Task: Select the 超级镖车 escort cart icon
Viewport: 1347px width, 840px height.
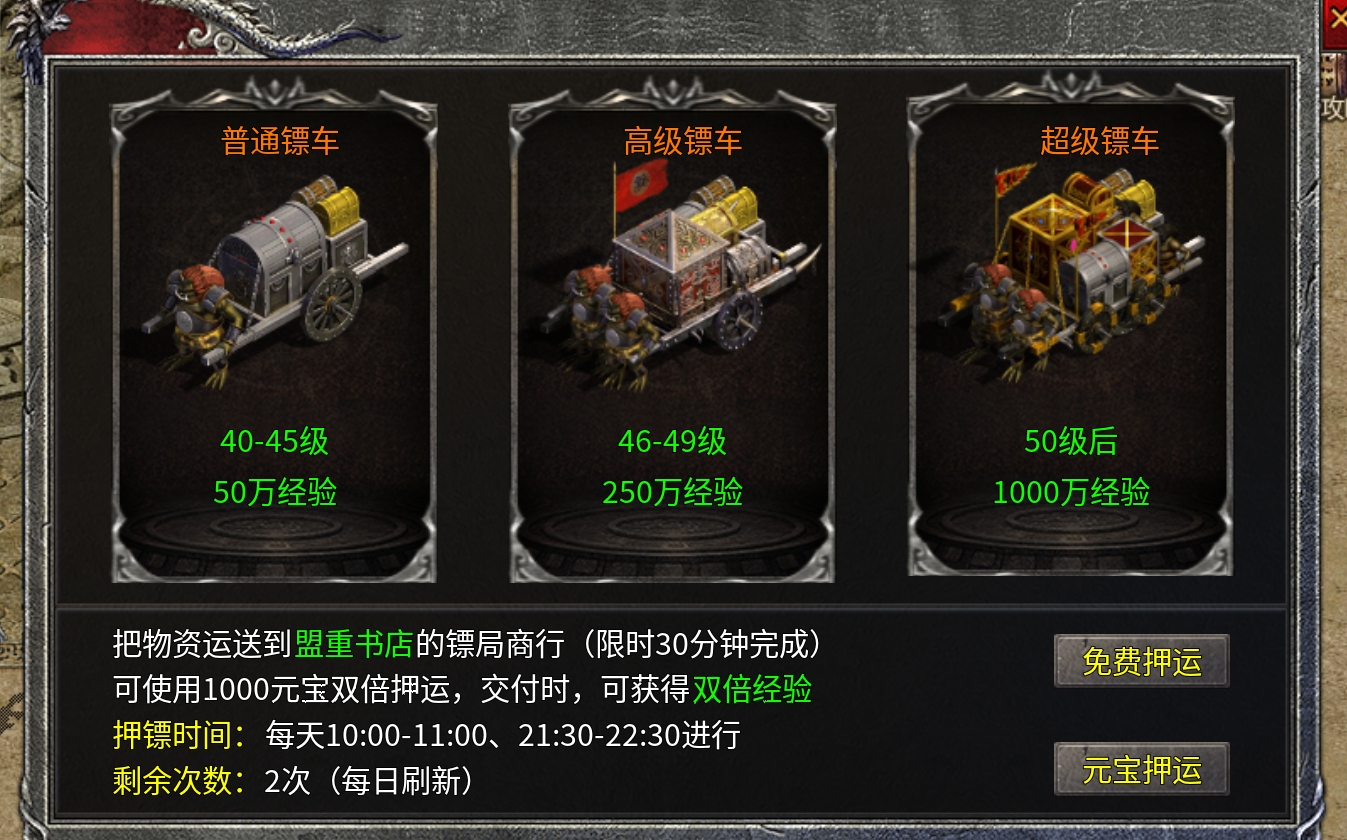Action: tap(1070, 280)
